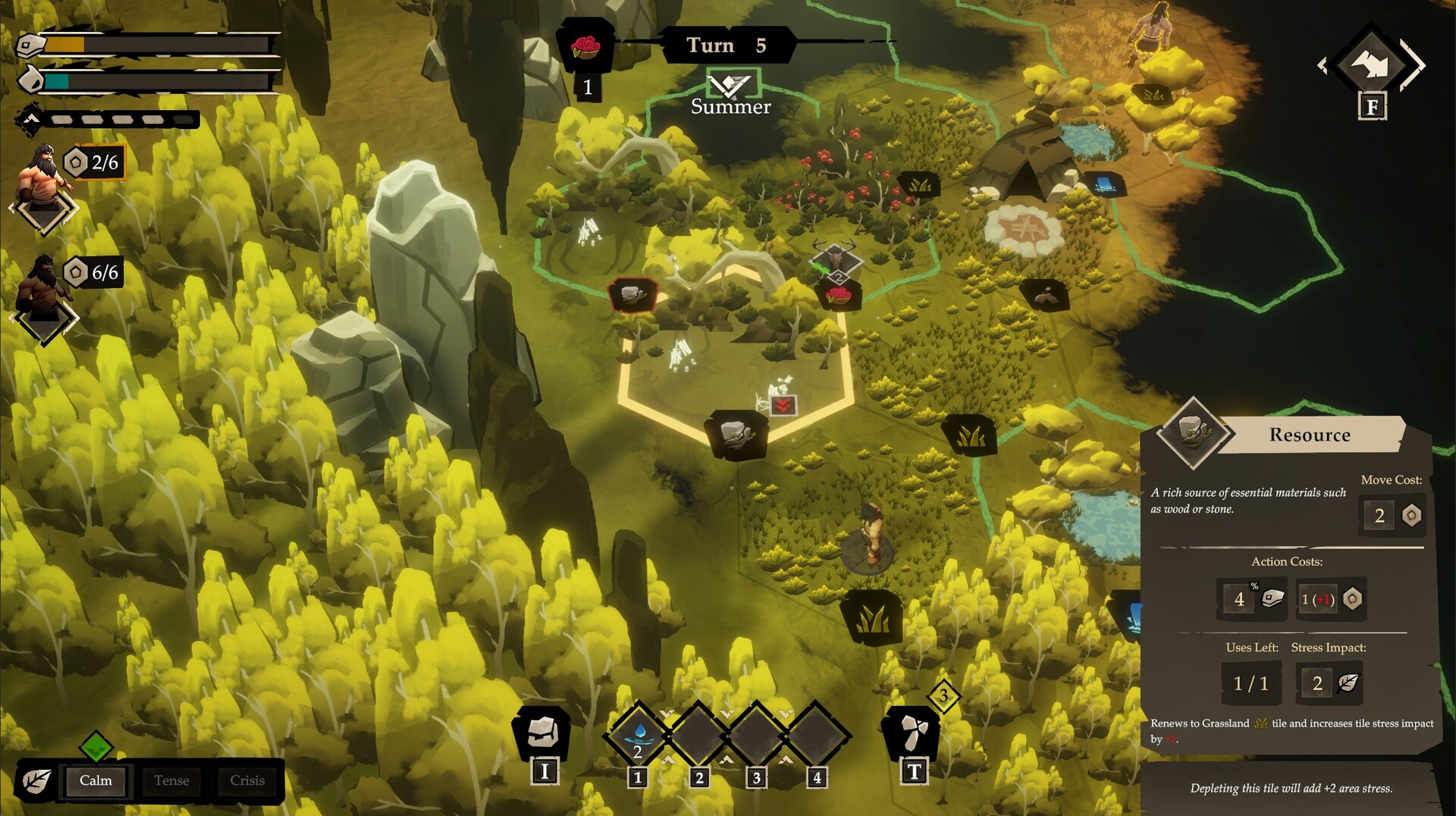Select the deer antlers tile marker
Viewport: 1456px width, 816px height.
835,257
